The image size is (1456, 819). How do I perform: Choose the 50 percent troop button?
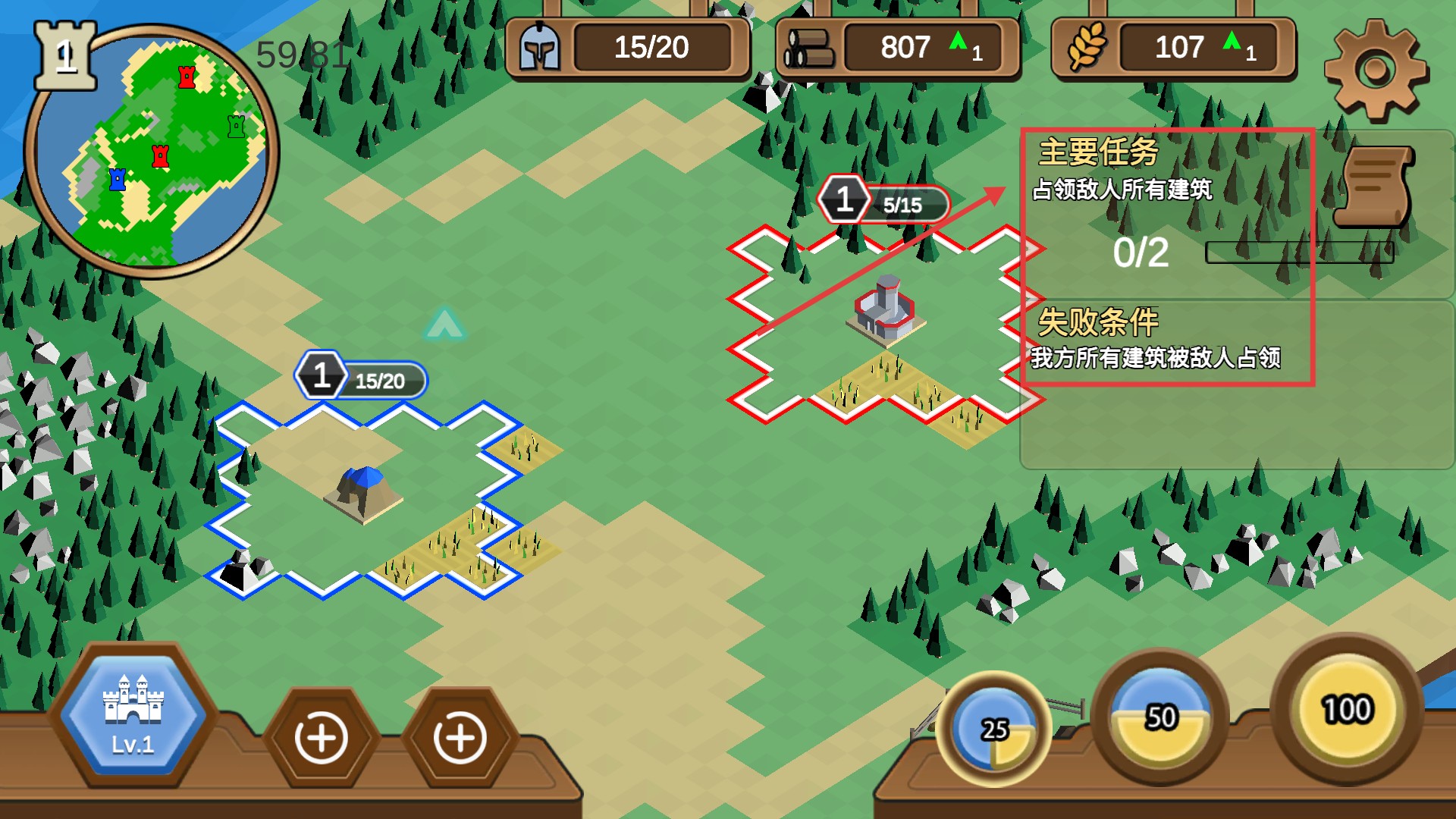click(x=1160, y=717)
